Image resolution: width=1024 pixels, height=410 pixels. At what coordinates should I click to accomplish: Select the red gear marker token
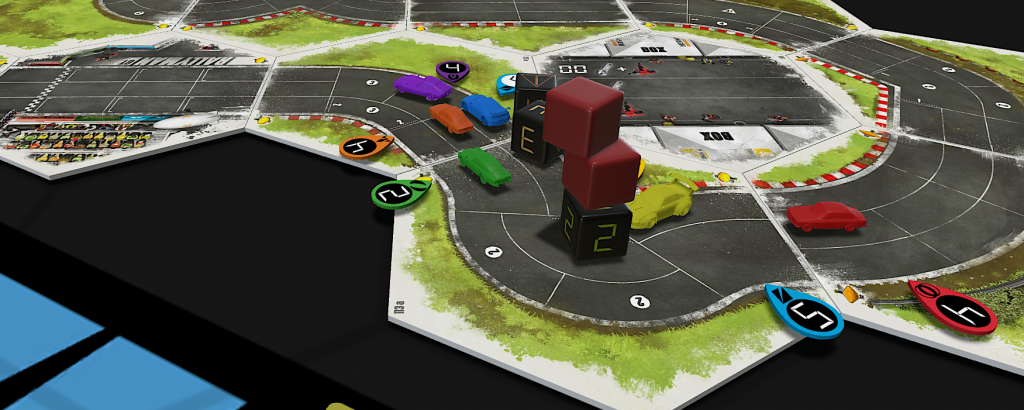(x=953, y=307)
